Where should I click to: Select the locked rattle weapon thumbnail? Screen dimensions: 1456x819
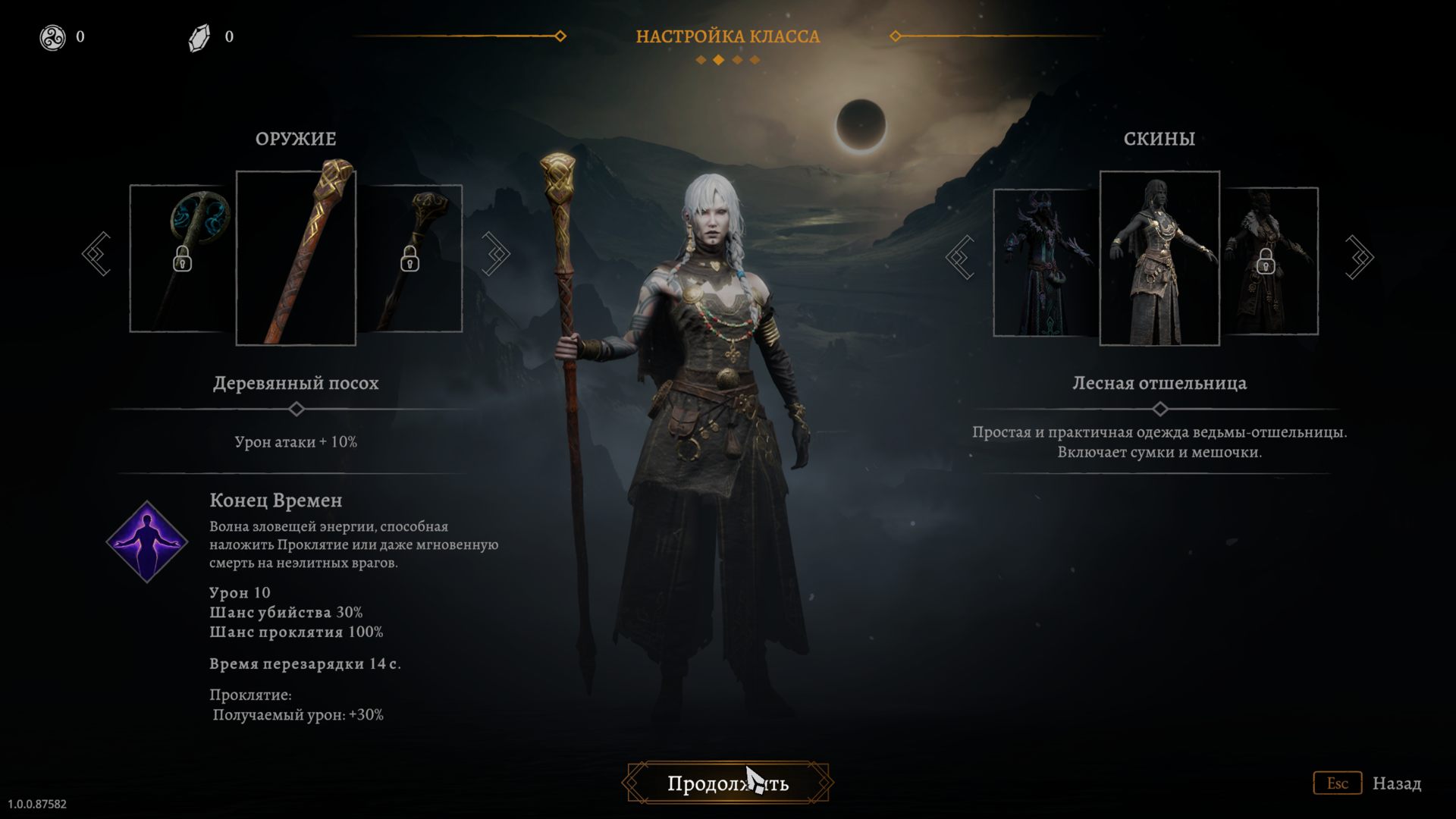point(180,258)
